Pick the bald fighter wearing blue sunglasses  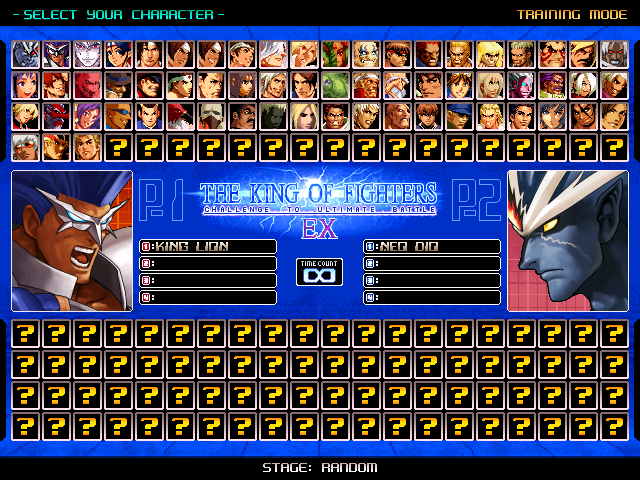pyautogui.click(x=119, y=117)
